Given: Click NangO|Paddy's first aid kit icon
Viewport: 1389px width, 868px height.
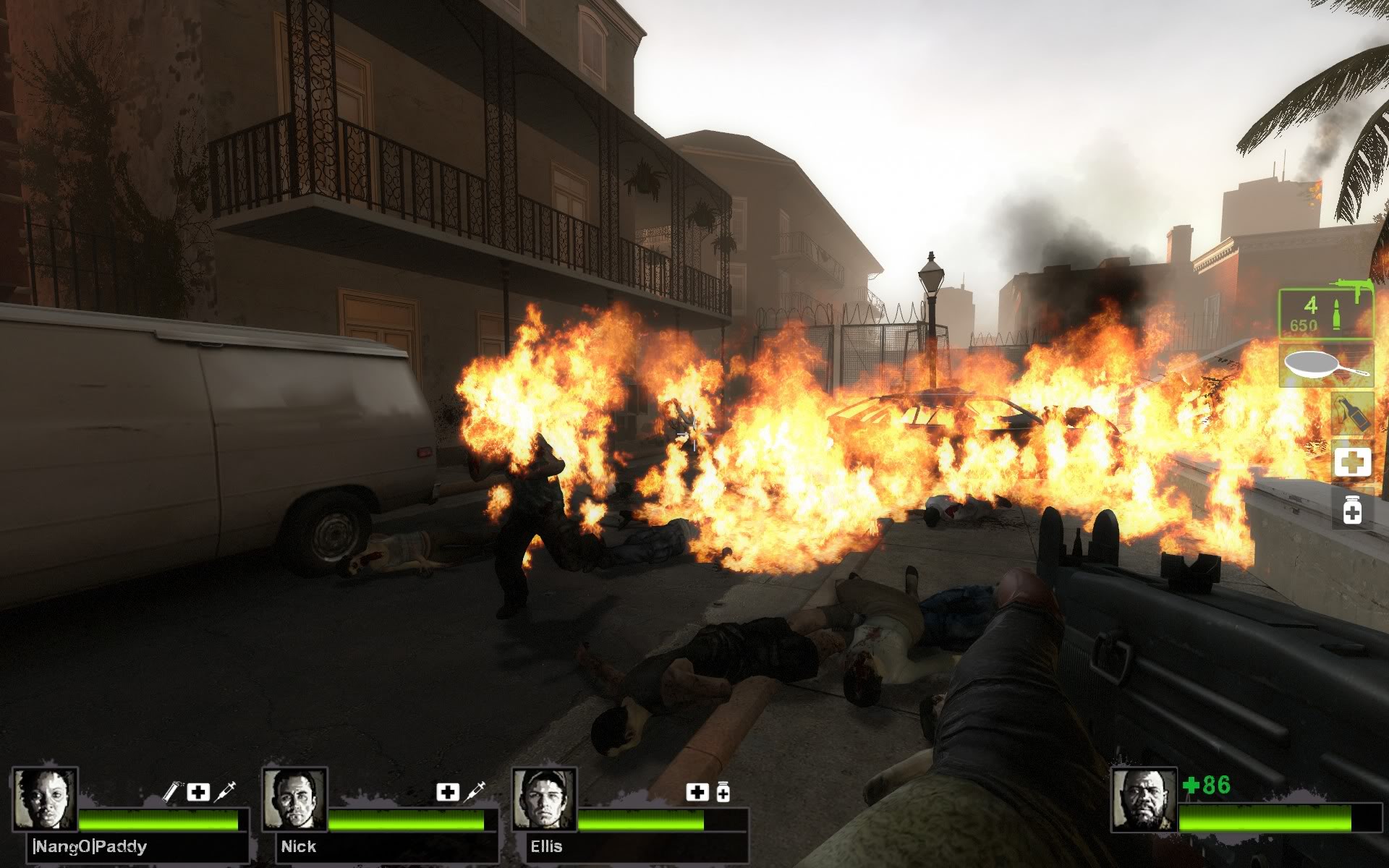Looking at the screenshot, I should point(198,792).
